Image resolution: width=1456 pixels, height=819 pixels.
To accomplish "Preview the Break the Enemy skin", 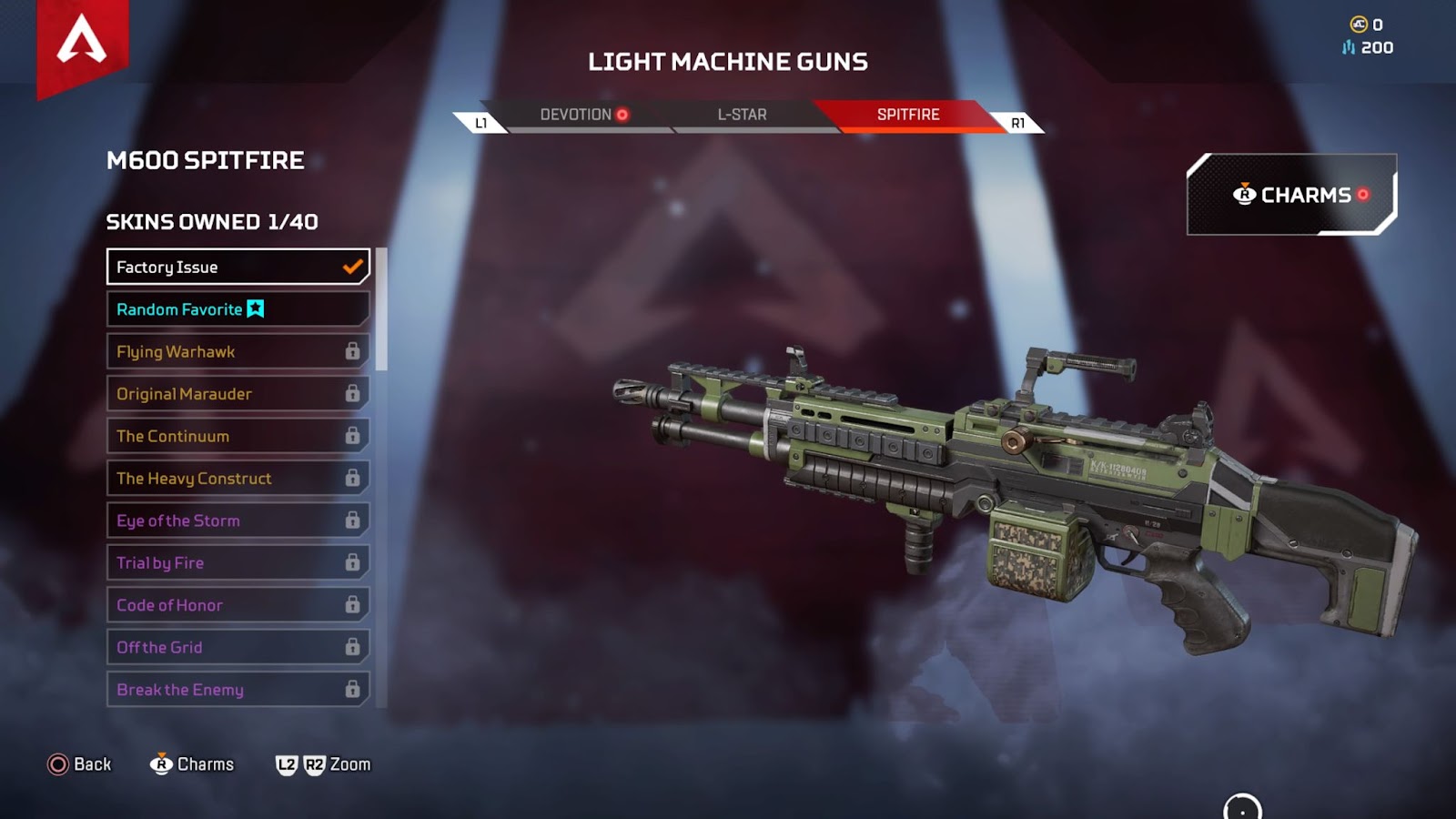I will pos(238,690).
